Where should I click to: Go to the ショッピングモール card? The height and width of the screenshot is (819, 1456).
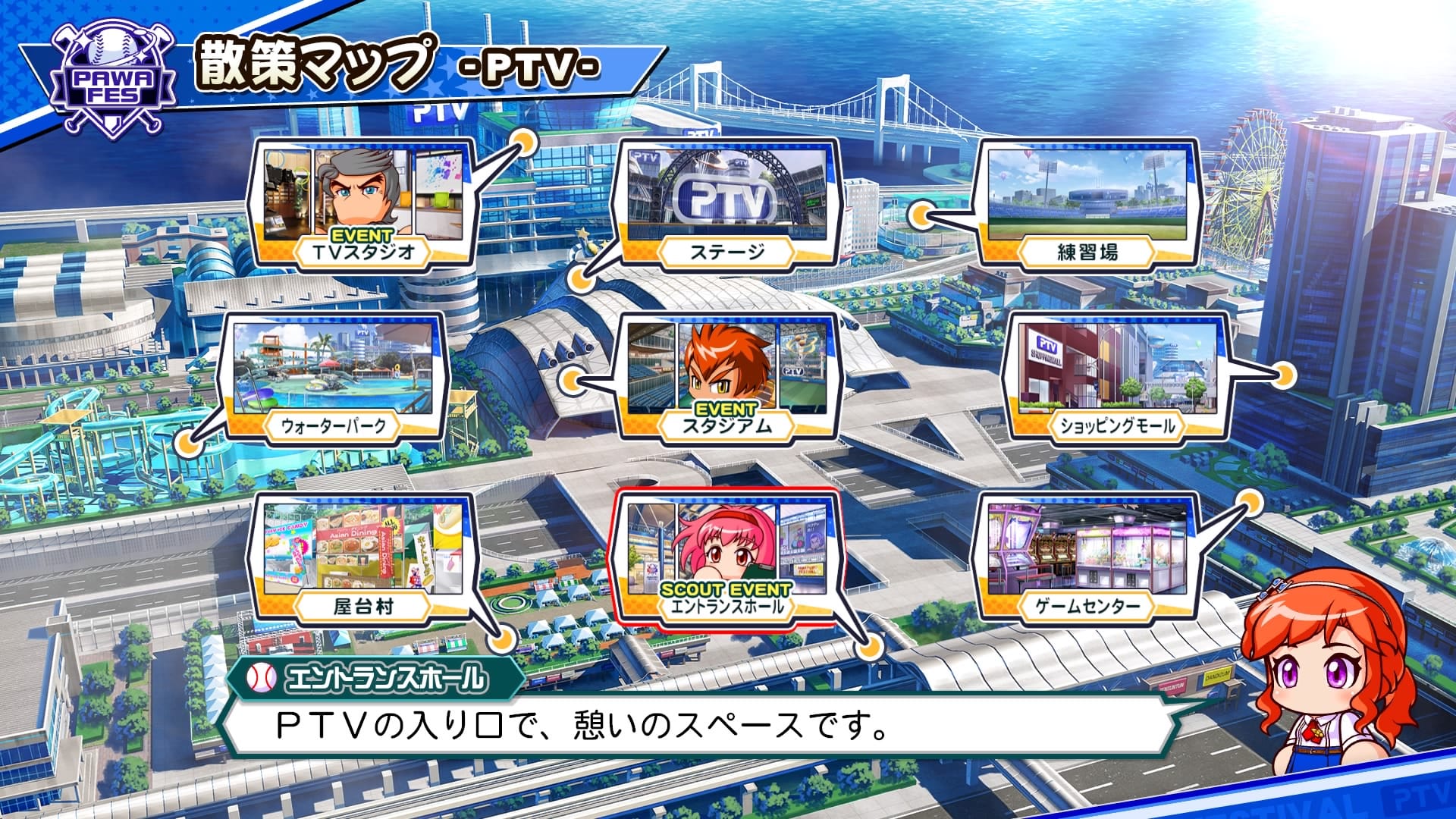[x=1115, y=377]
